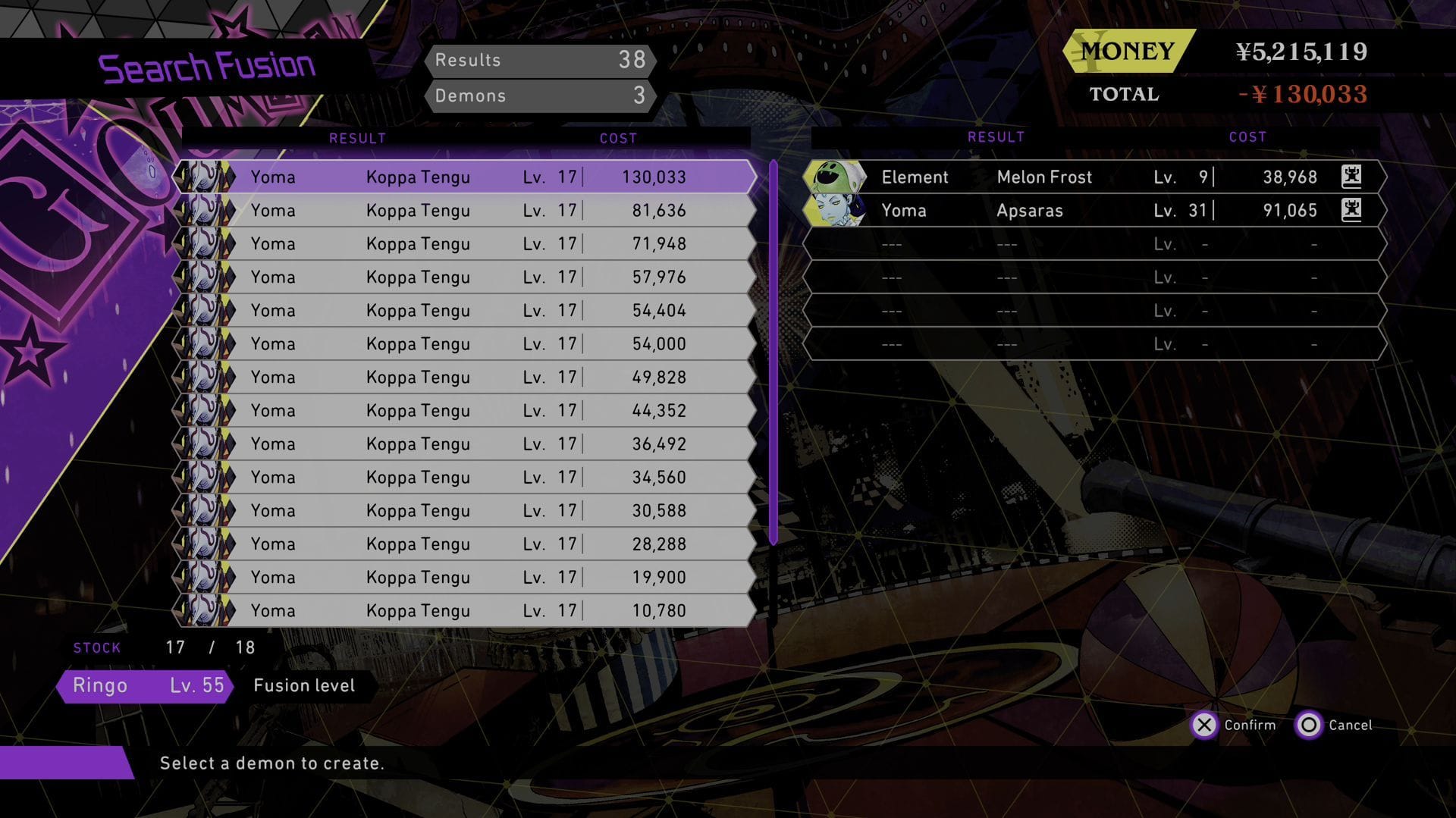Select the Koppa Tengu fusion costing 130,033
1456x818 pixels.
pos(466,177)
